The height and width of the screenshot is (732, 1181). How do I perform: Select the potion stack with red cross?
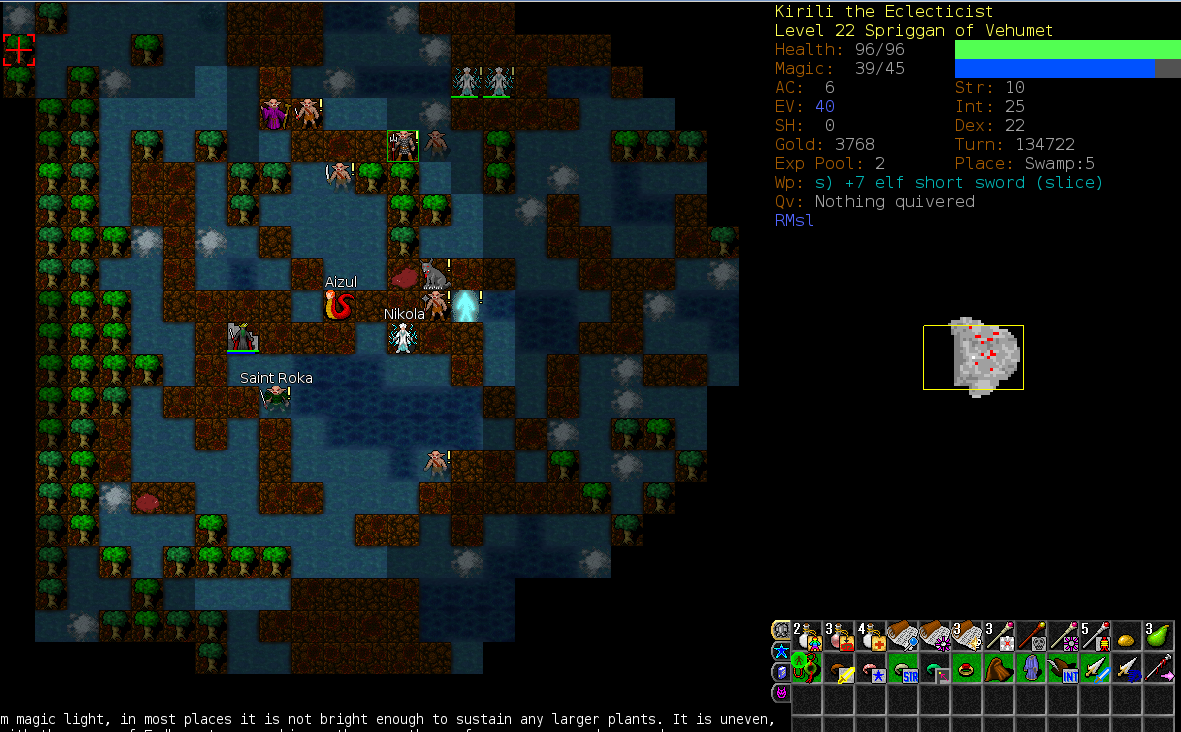click(872, 636)
